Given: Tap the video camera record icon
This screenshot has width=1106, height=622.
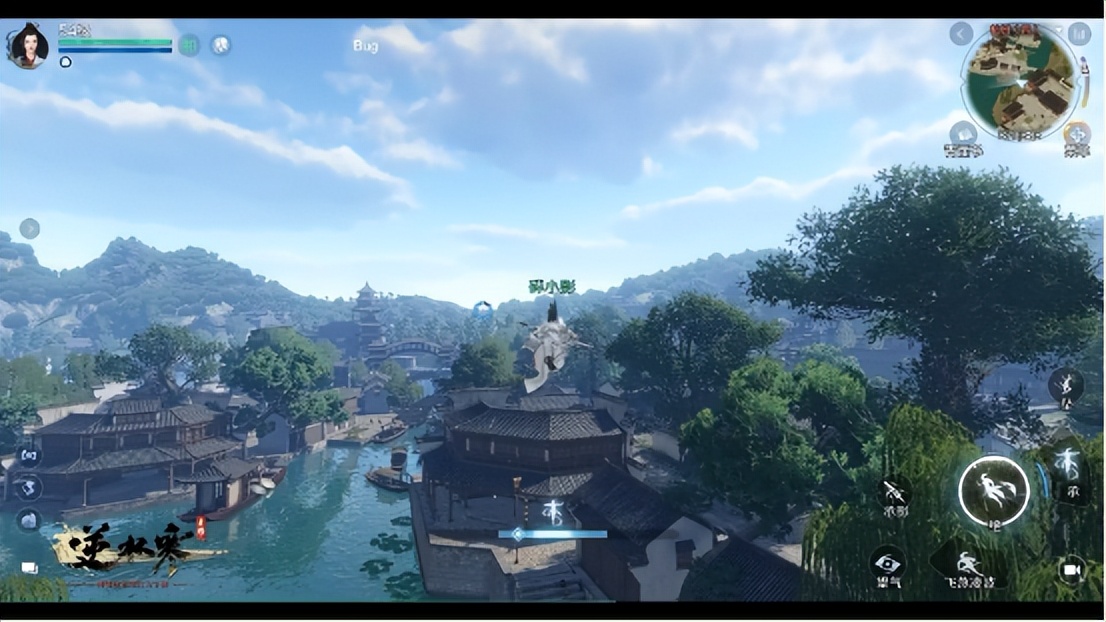Looking at the screenshot, I should point(1072,569).
